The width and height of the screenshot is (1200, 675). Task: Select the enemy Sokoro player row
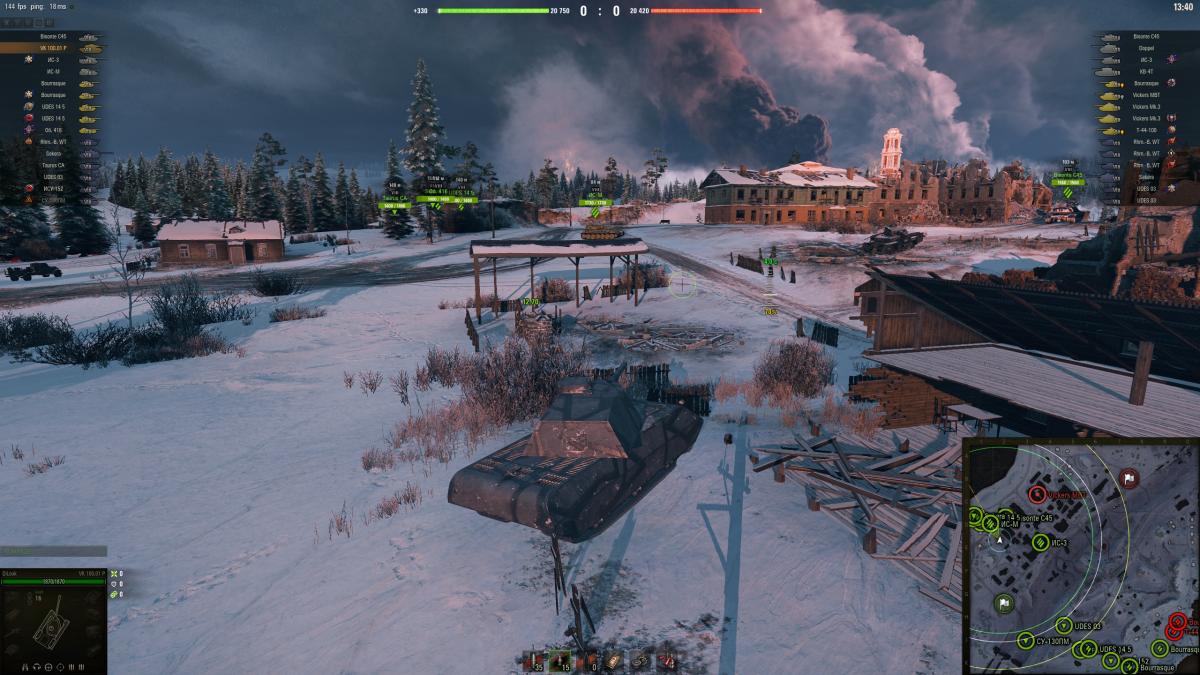coord(1146,176)
